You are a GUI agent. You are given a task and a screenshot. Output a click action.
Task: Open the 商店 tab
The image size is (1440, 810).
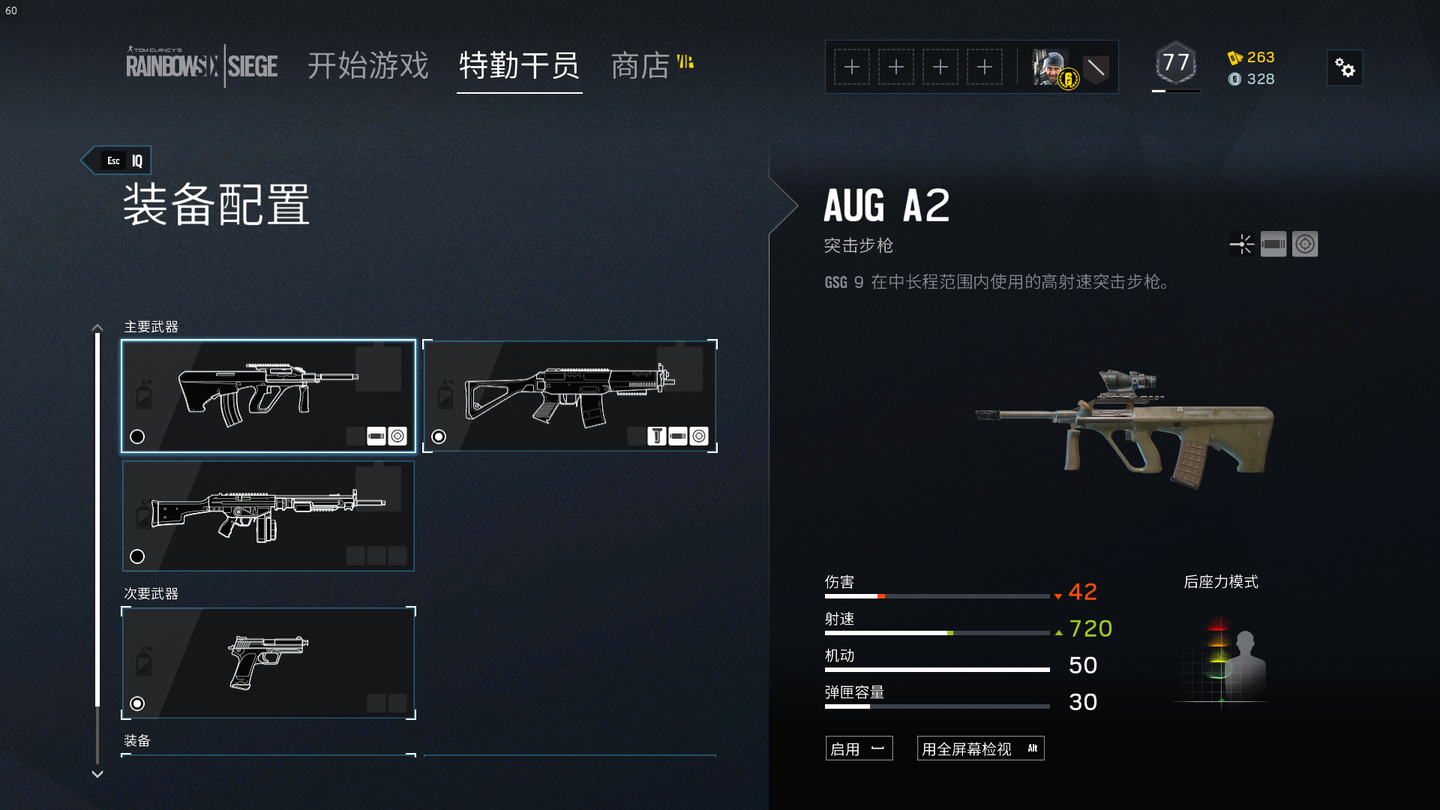tap(640, 66)
